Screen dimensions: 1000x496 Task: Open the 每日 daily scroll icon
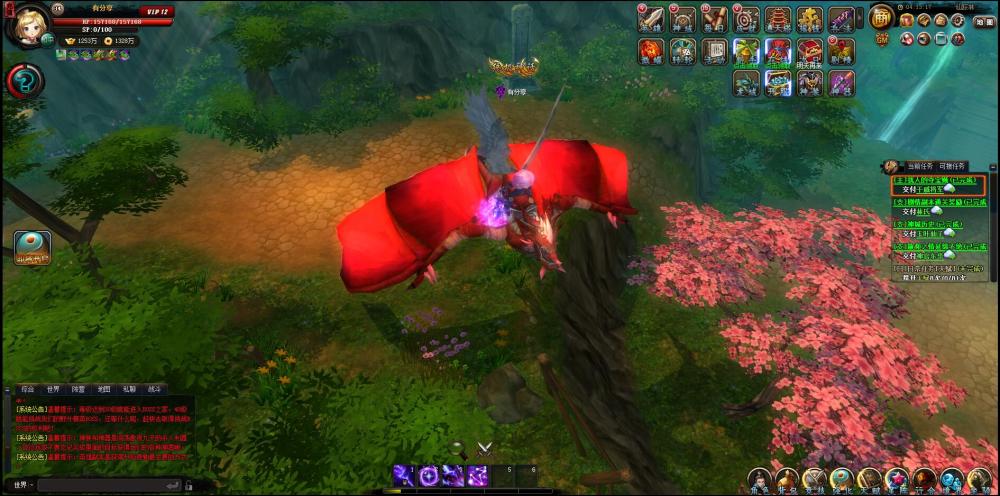[x=714, y=19]
